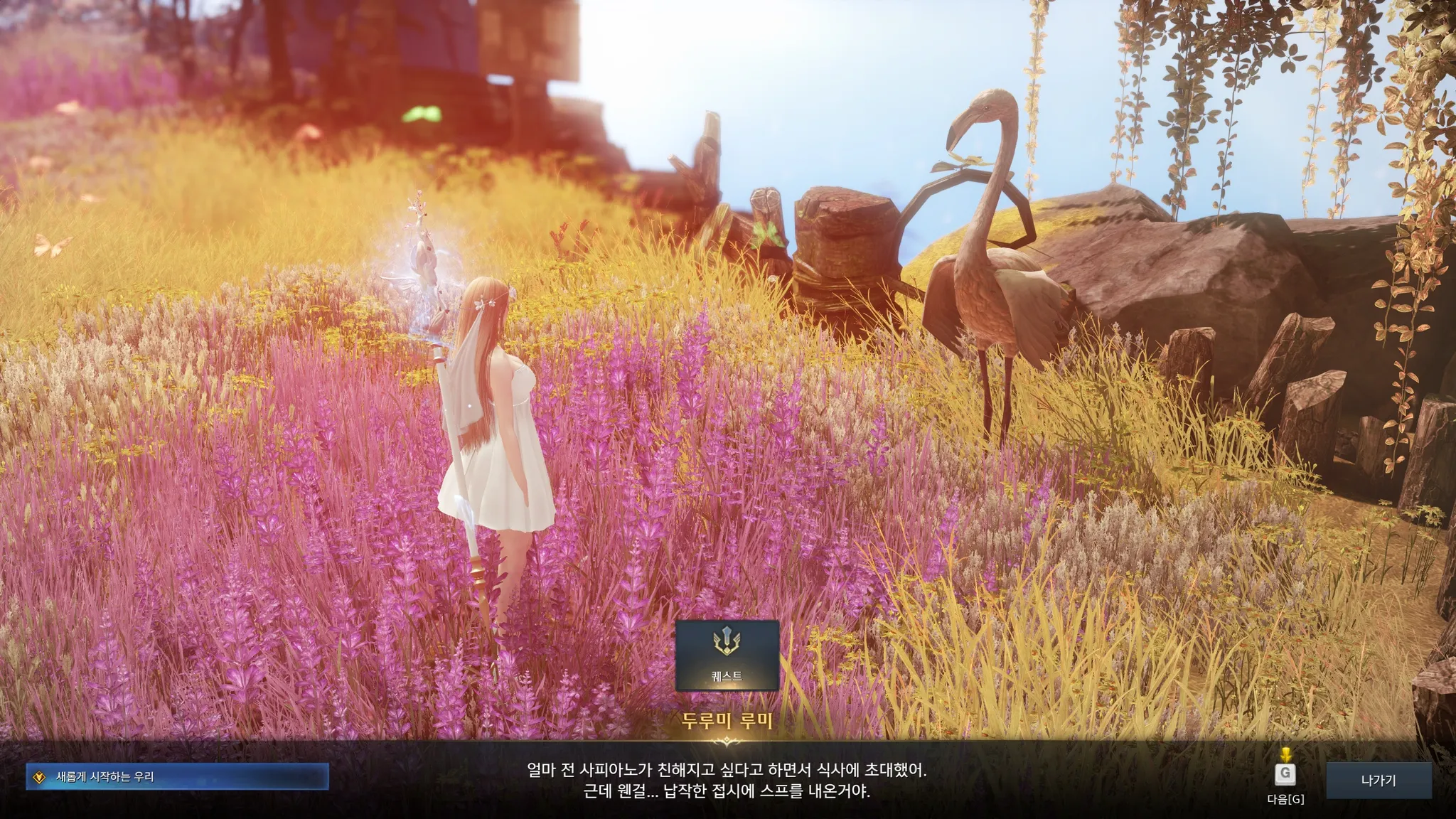Select the 새롭게 시작하는 우리 quest entry
Screen dimensions: 1456x819
click(x=178, y=777)
